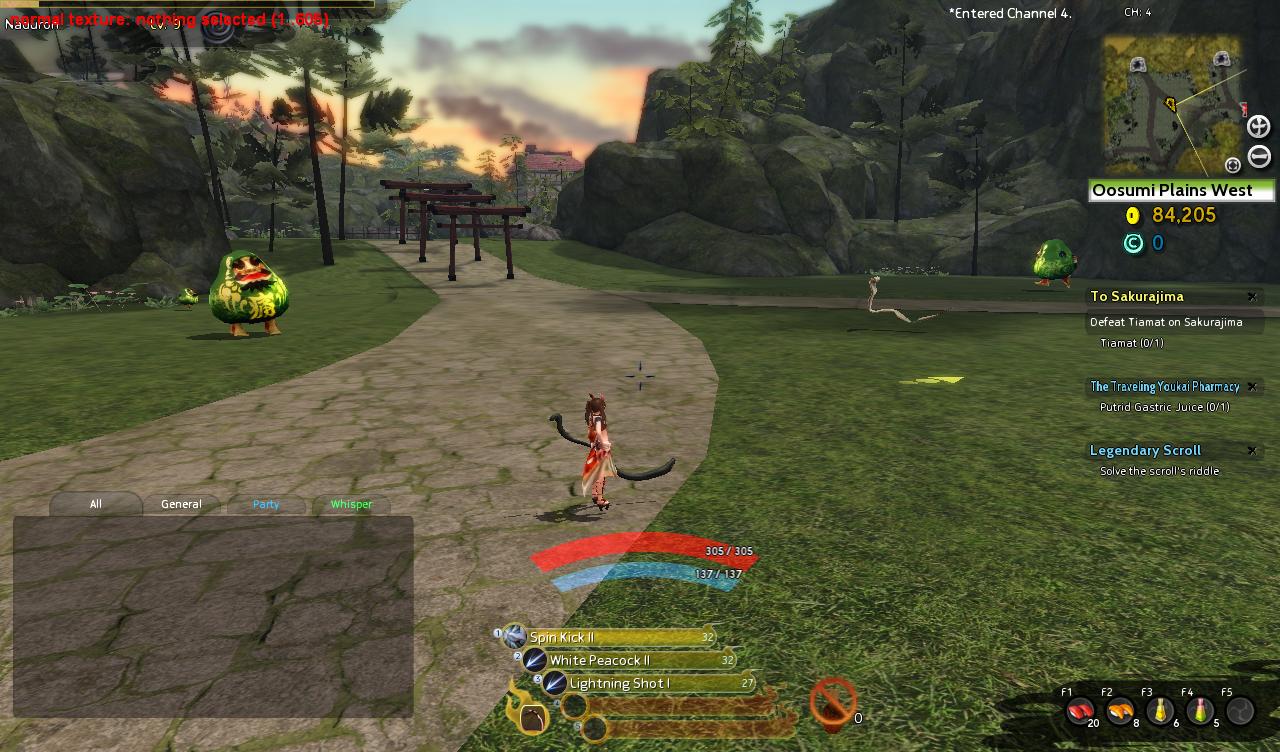Select the bow weapon icon beside the skills
Image resolution: width=1280 pixels, height=752 pixels.
(x=533, y=718)
